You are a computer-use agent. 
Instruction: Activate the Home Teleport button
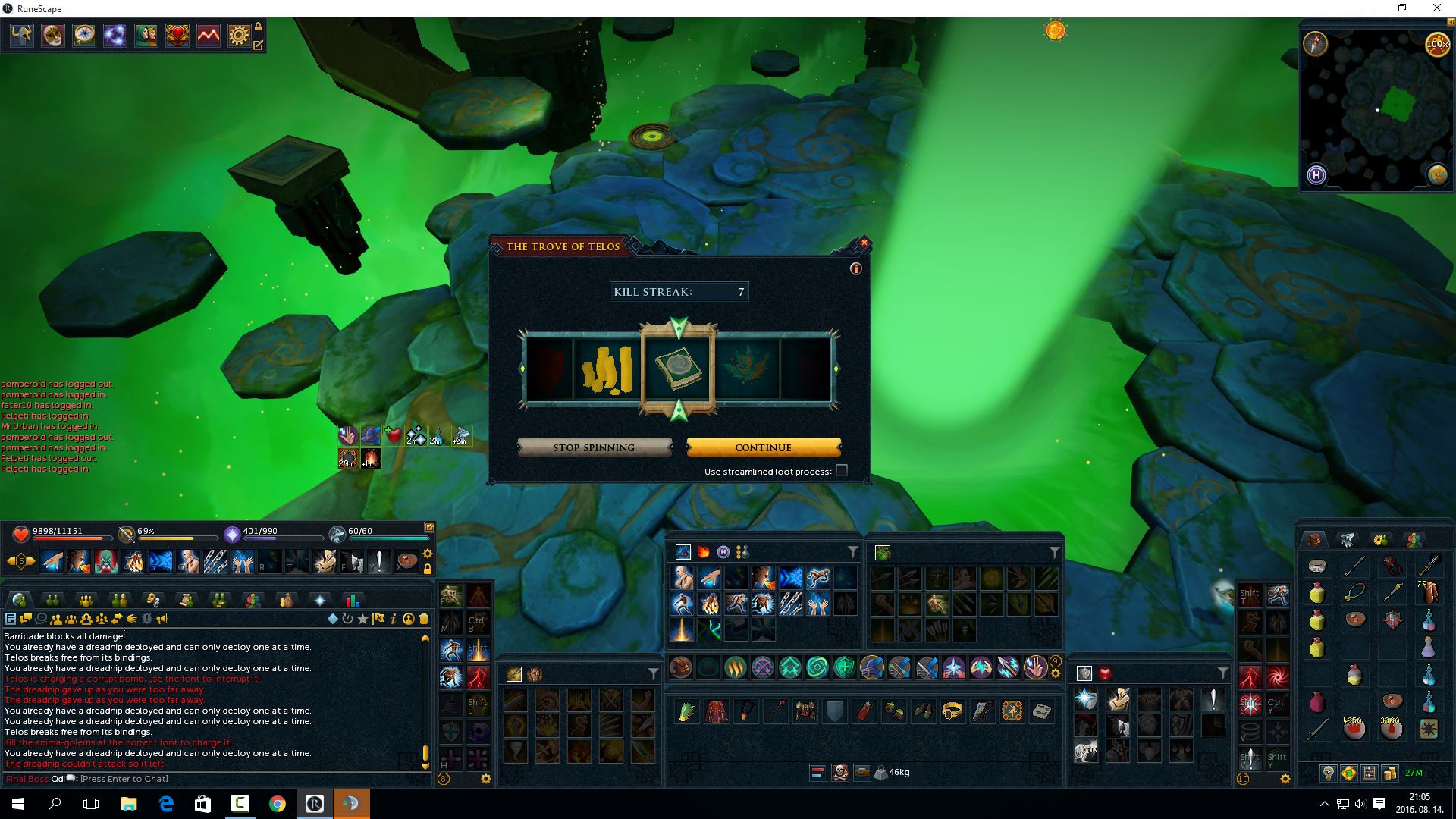1316,175
